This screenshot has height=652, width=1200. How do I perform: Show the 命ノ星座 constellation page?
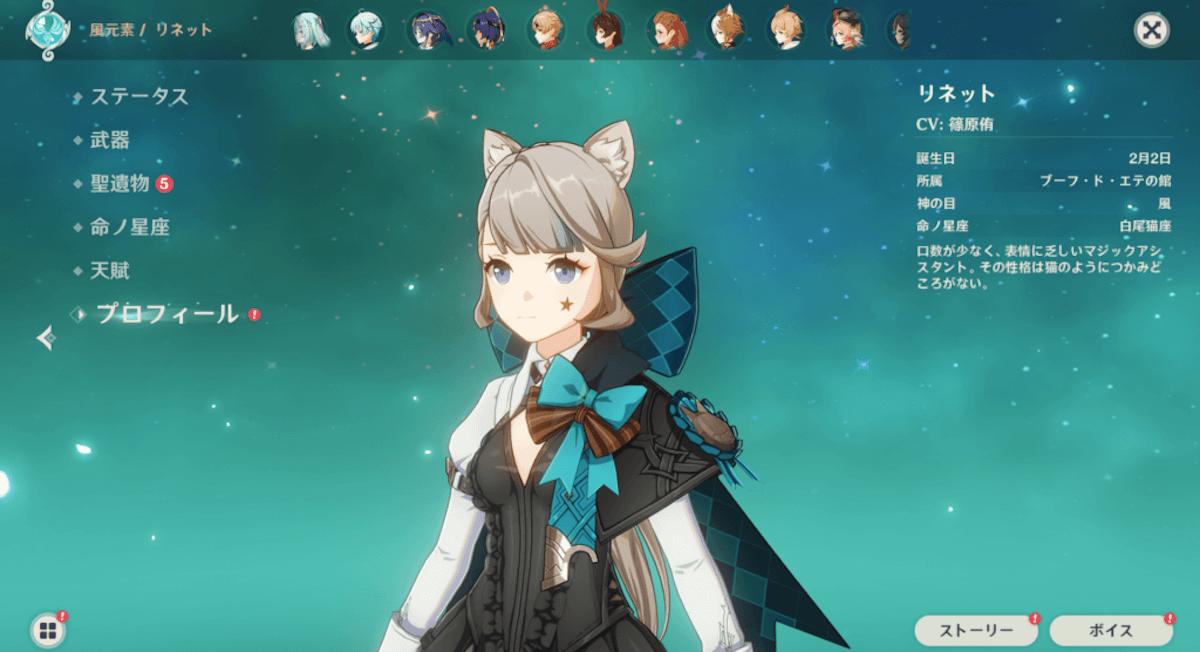pyautogui.click(x=130, y=228)
